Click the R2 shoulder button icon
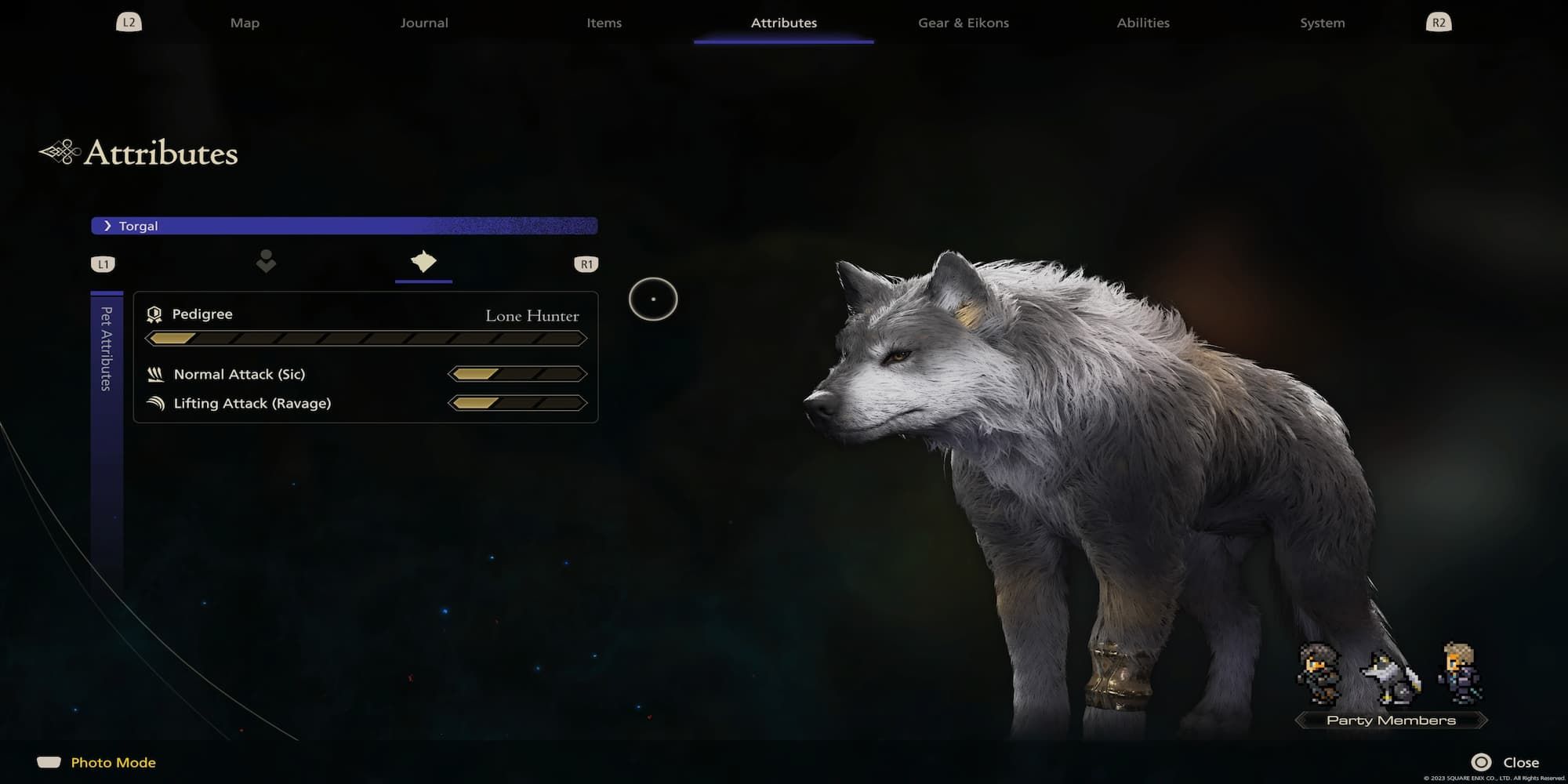 (x=1437, y=22)
